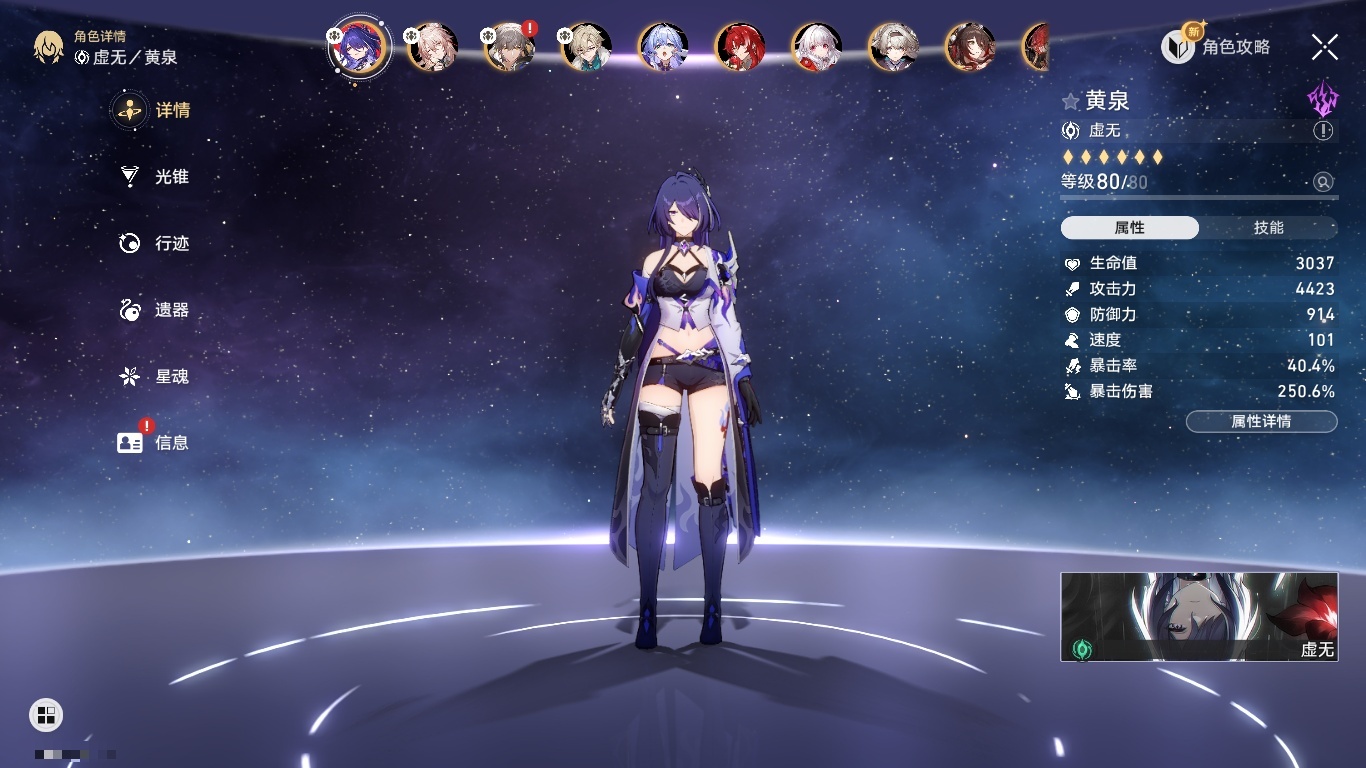
Task: Choose the pink-haired character portrait
Action: (433, 47)
